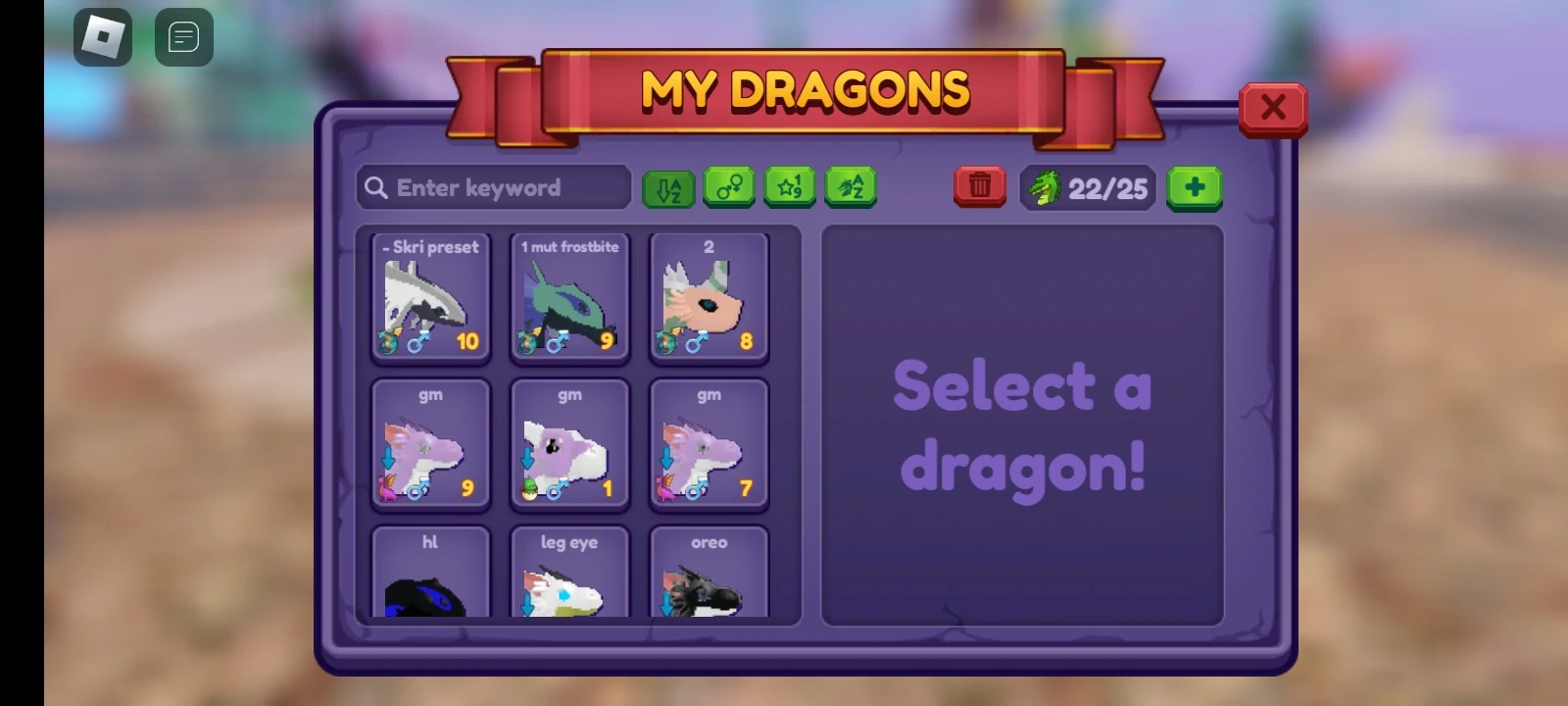Sort dragons by level using star icon
Viewport: 1568px width, 706px height.
pos(790,187)
